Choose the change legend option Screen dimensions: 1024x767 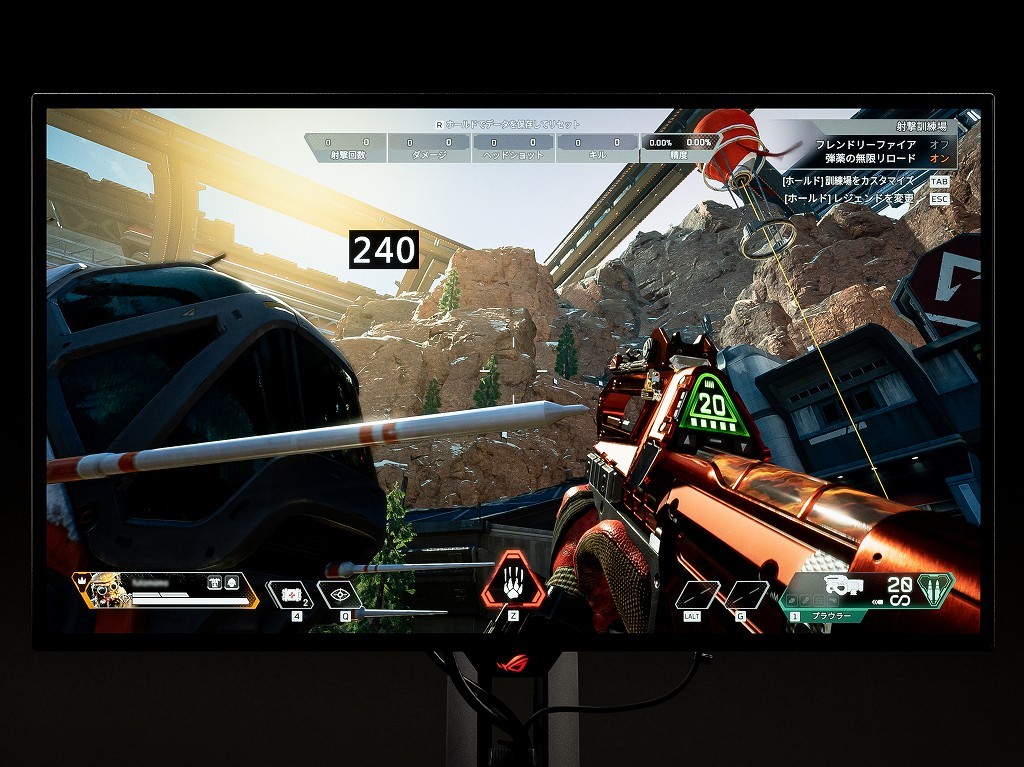point(855,199)
